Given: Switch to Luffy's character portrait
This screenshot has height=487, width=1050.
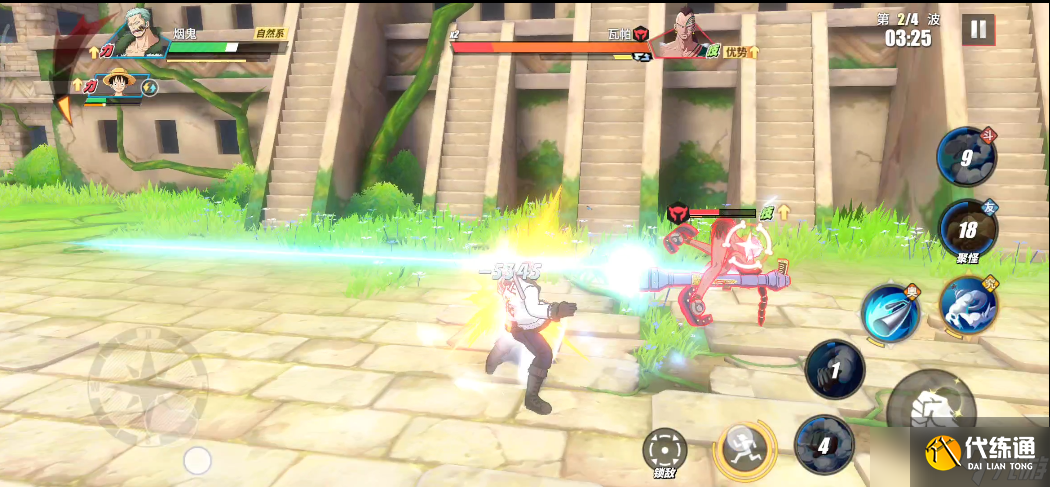Looking at the screenshot, I should (x=120, y=84).
